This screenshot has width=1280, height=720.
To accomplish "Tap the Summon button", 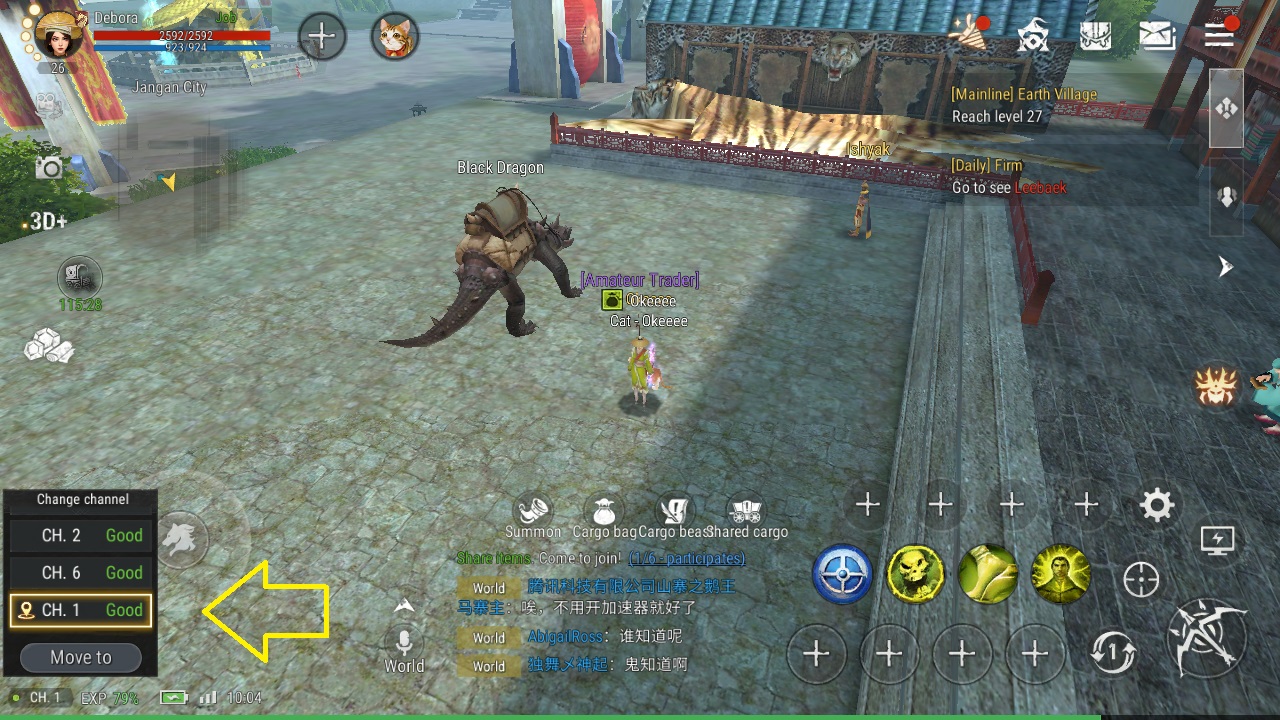I will pos(533,512).
